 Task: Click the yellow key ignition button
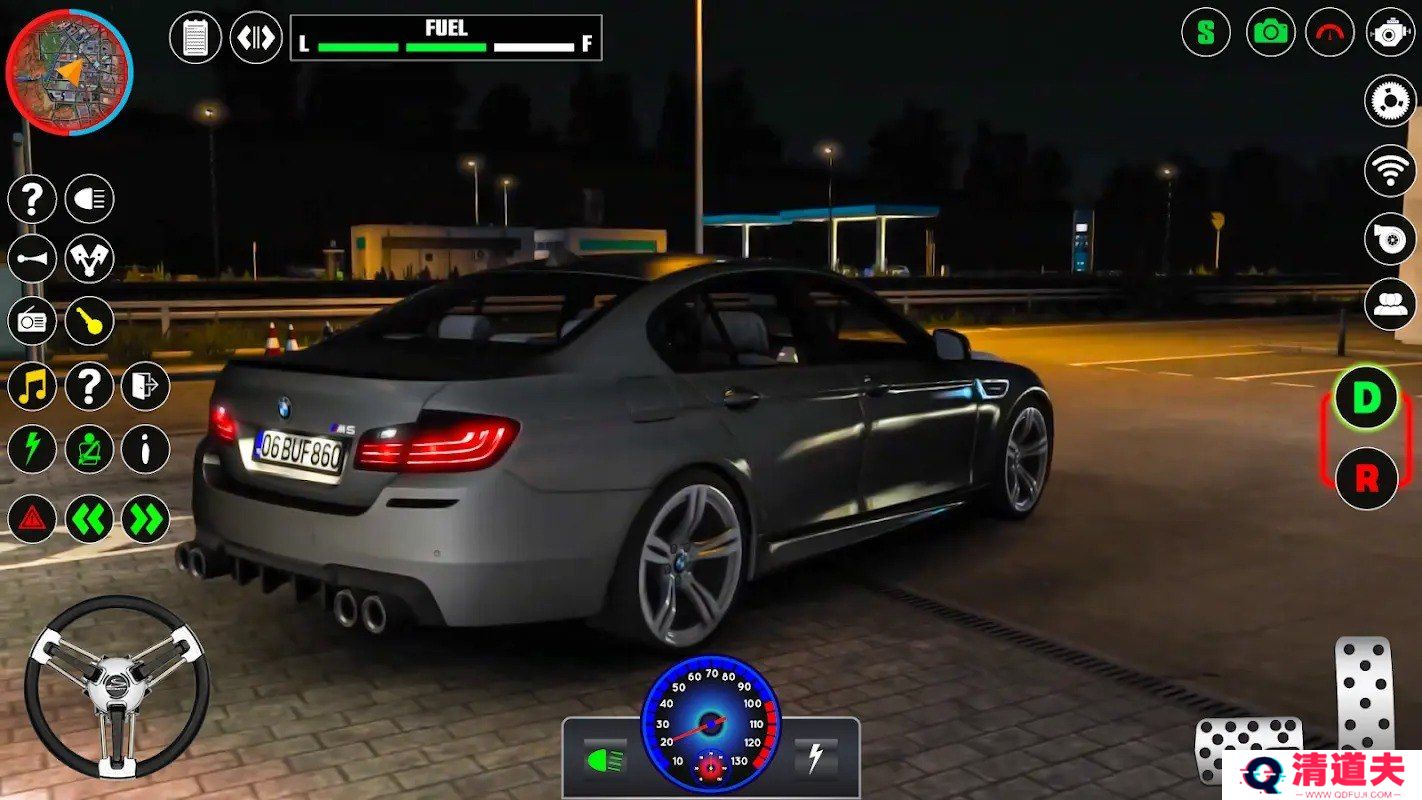pos(90,321)
